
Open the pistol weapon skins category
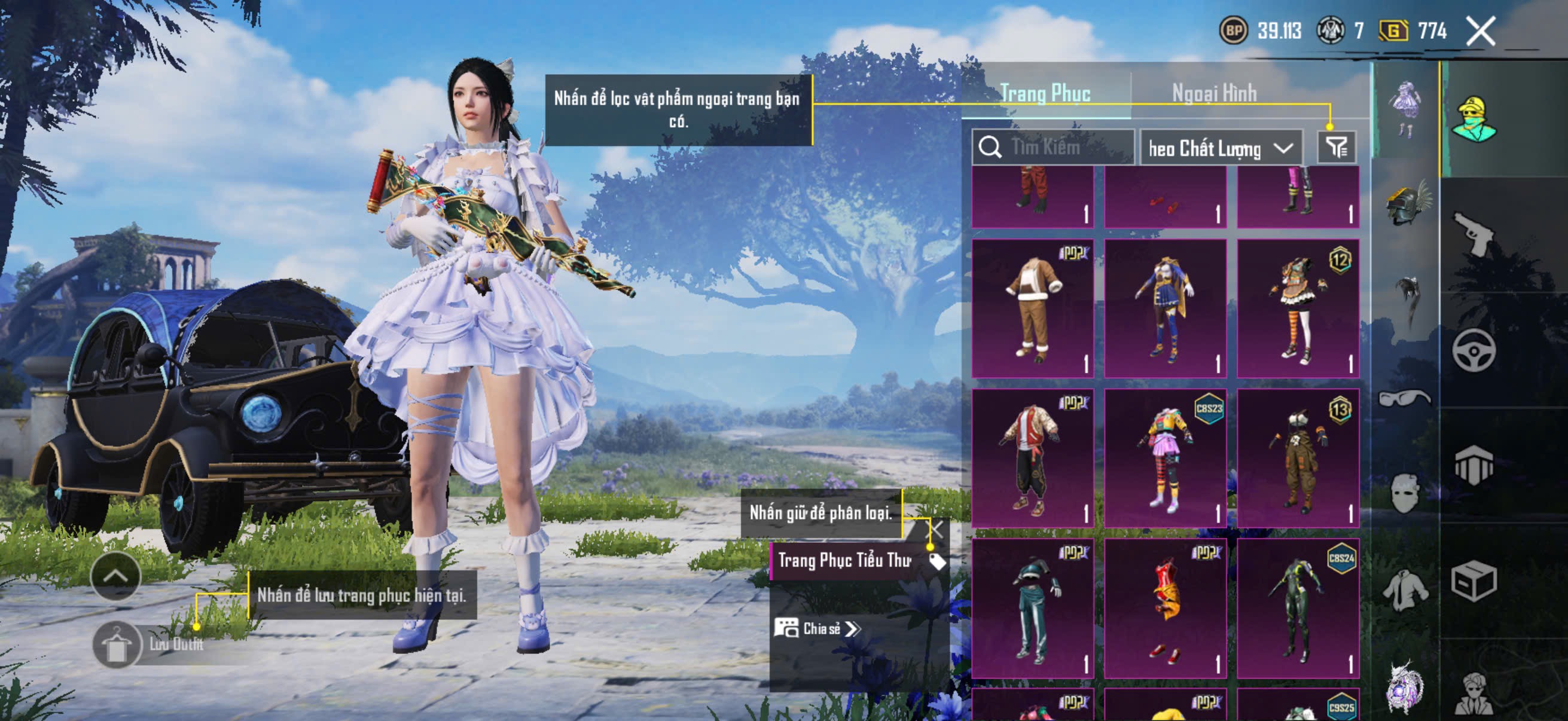click(1474, 234)
